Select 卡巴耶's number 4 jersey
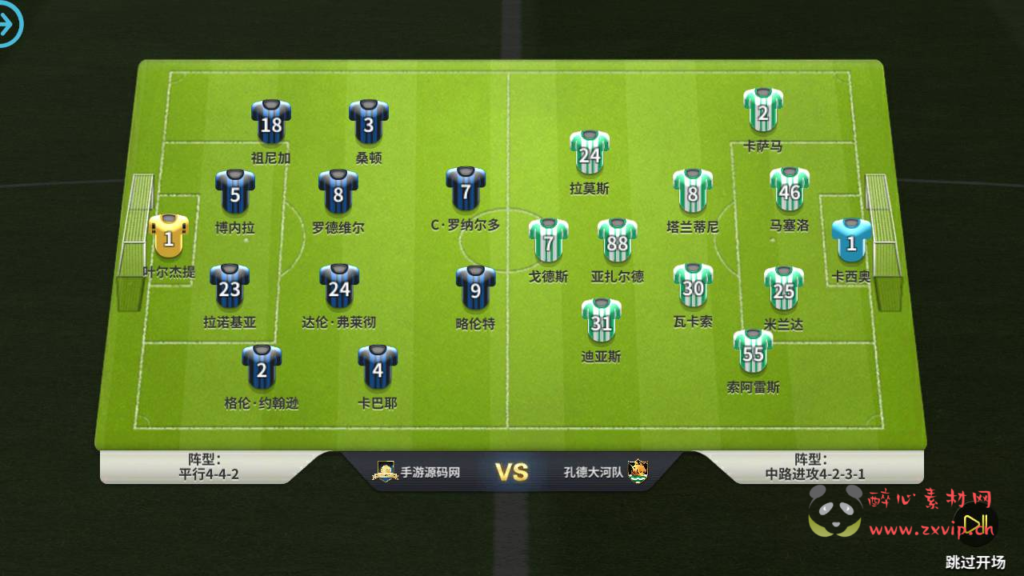 tap(377, 368)
